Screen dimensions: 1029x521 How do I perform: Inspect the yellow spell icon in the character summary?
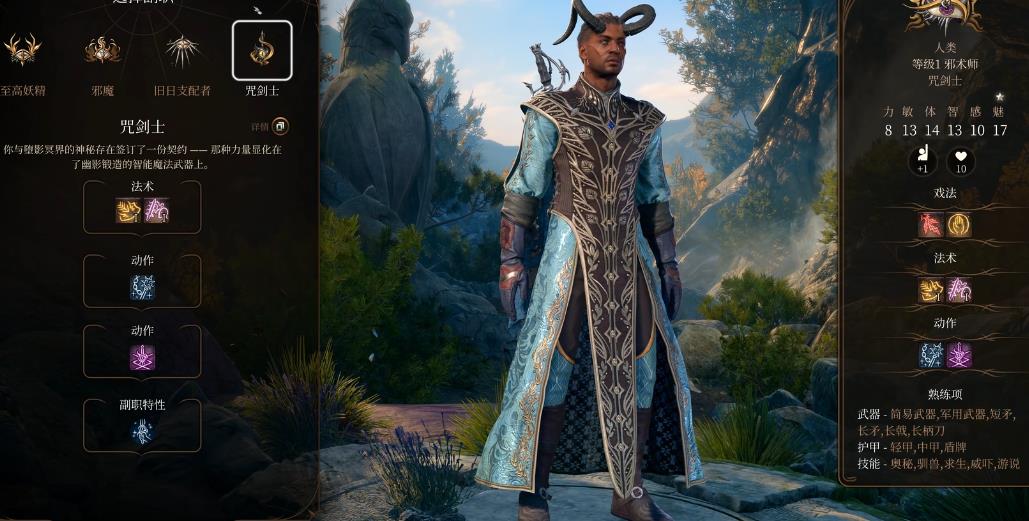tap(931, 290)
